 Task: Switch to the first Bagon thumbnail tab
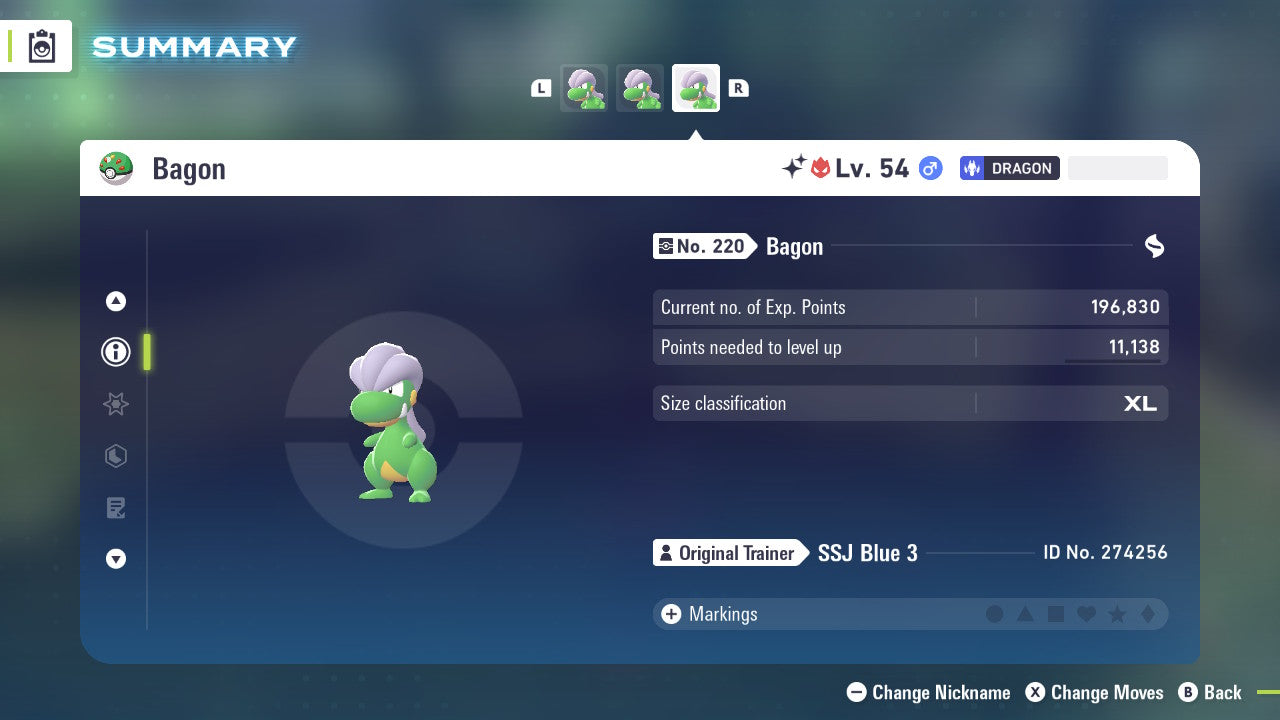coord(584,87)
